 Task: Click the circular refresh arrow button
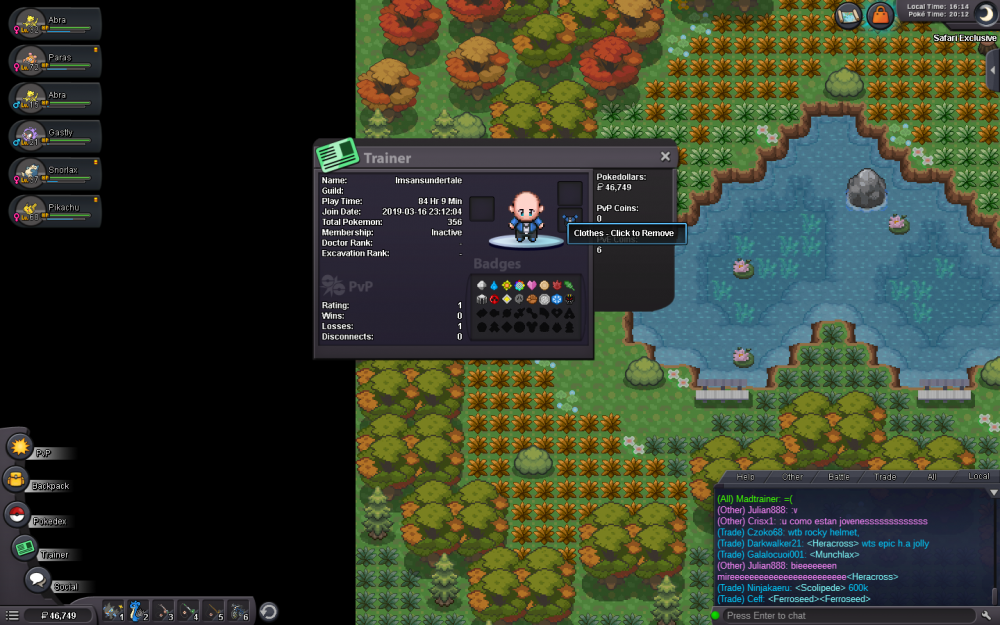(x=268, y=611)
